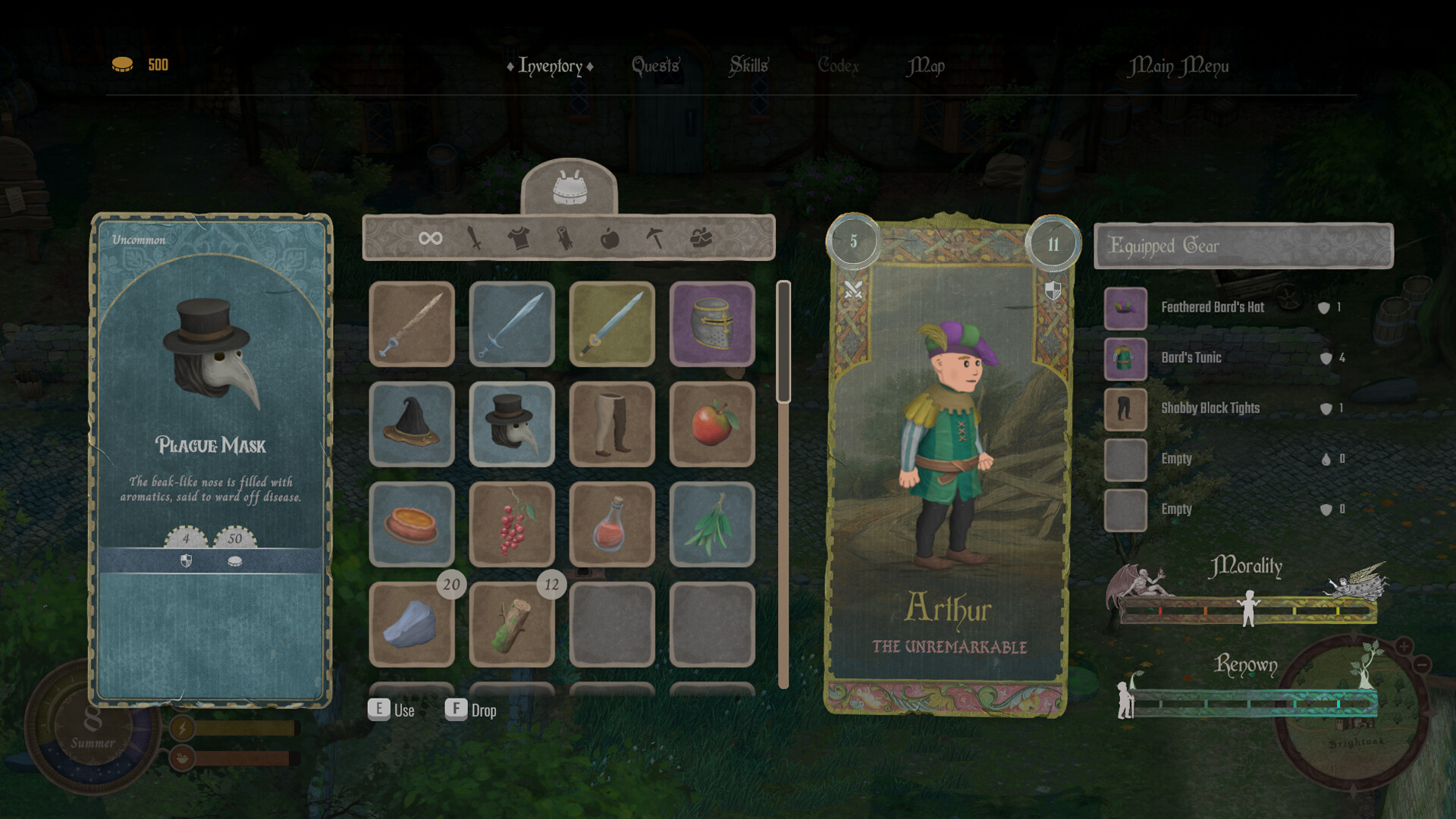Click Arthur's defense shield badge showing 11
This screenshot has height=819, width=1456.
pos(1053,242)
